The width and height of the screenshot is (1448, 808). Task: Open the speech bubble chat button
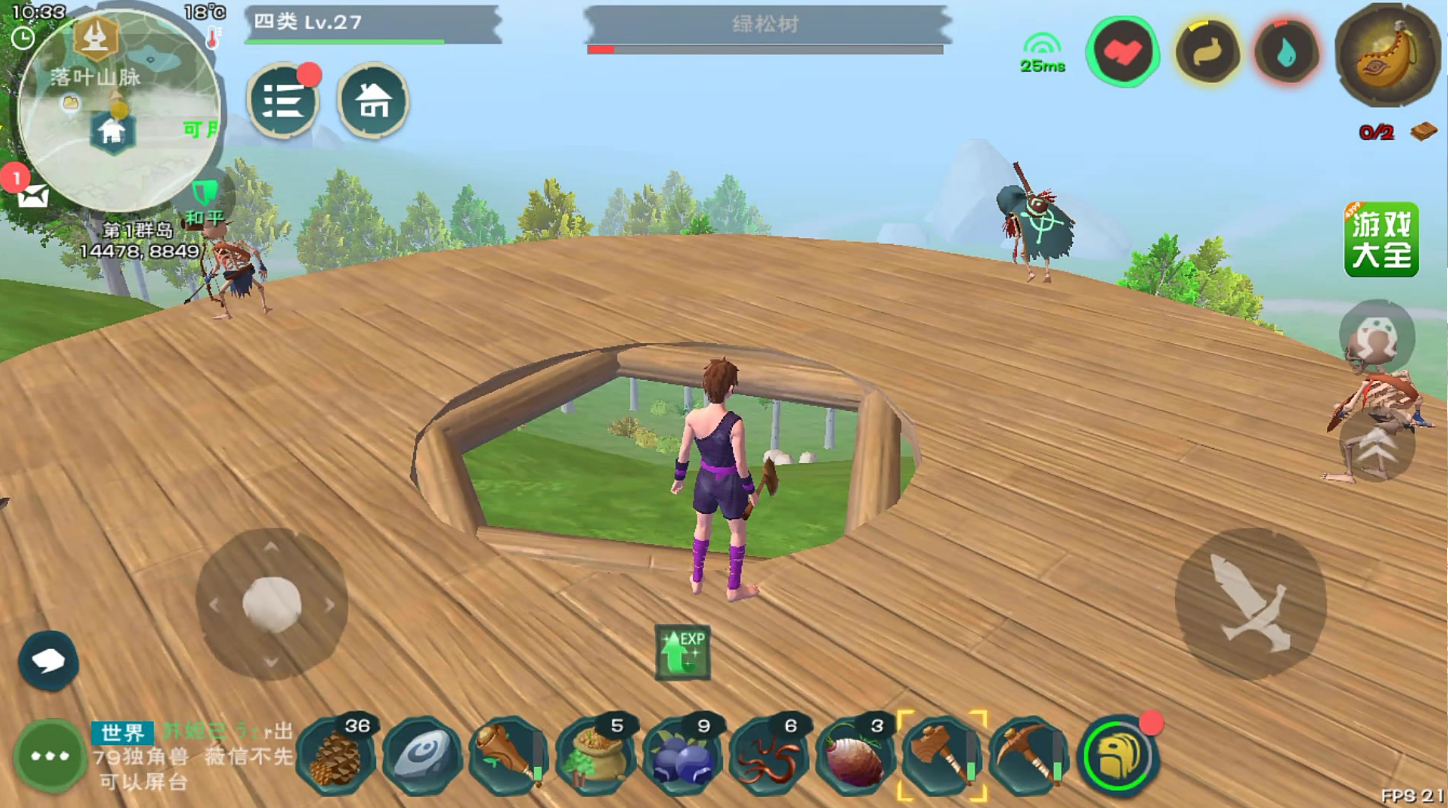(48, 661)
